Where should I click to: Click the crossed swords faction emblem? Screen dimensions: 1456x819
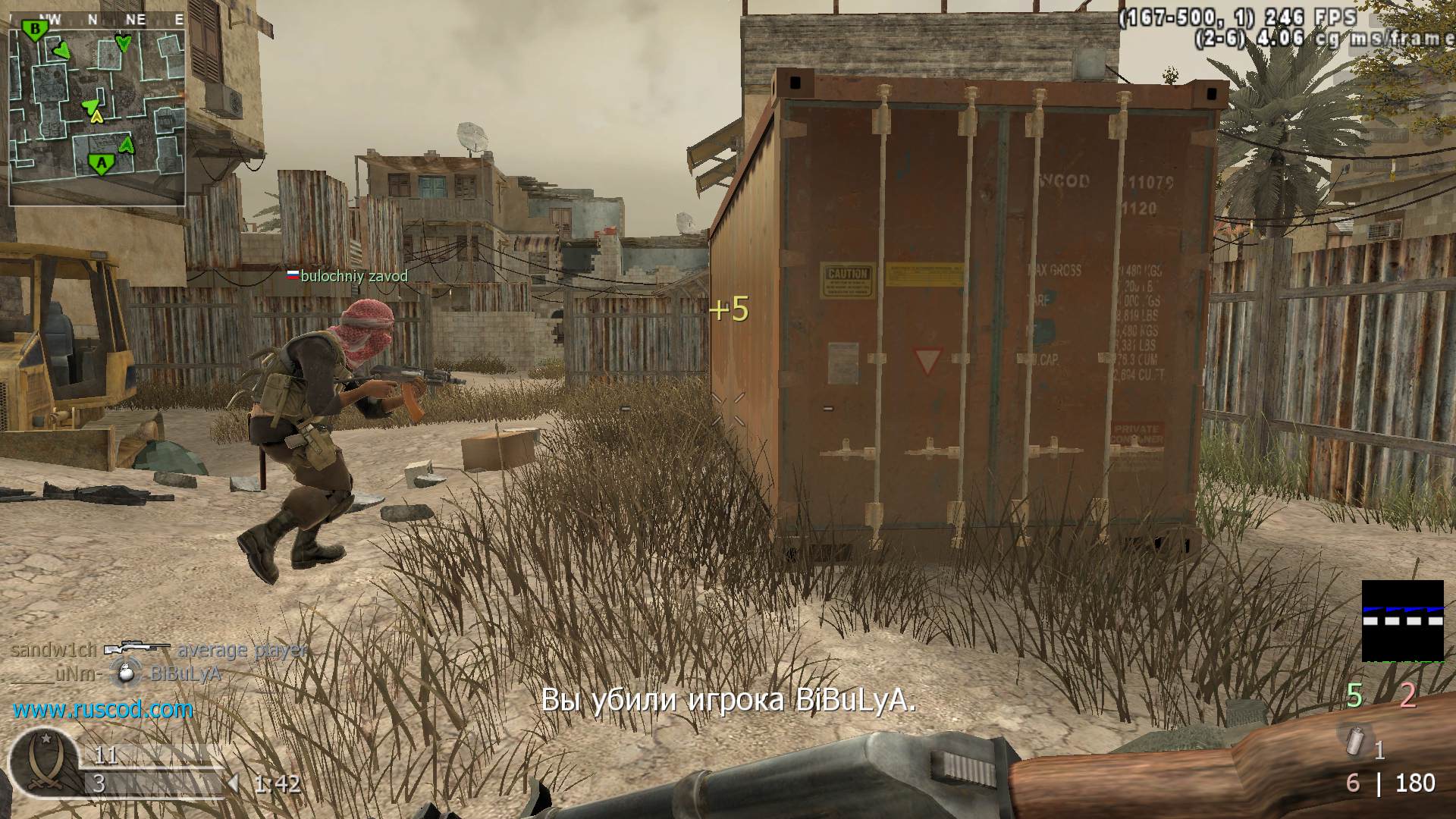(42, 763)
